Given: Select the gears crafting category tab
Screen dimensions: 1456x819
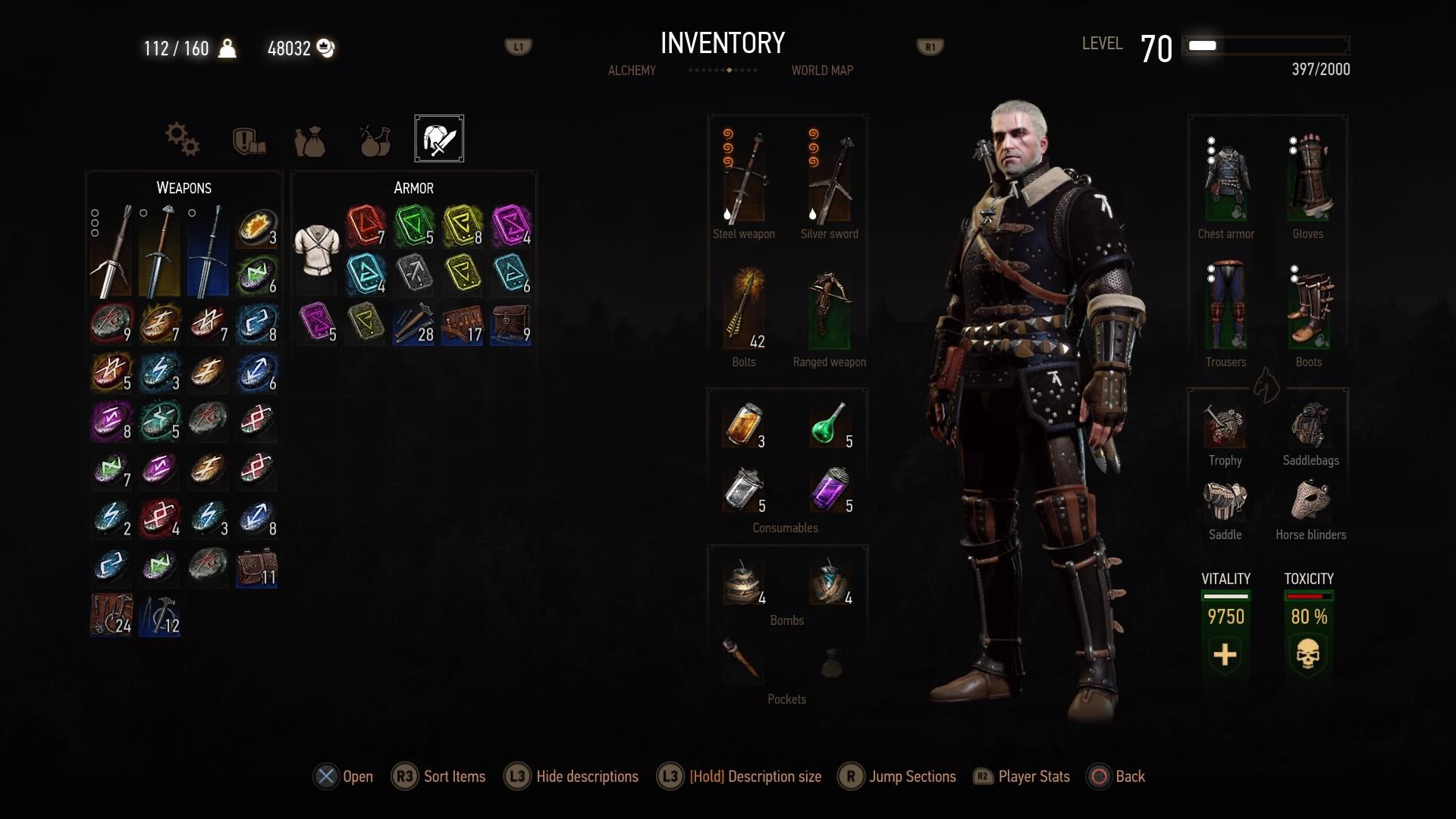Looking at the screenshot, I should (x=182, y=140).
